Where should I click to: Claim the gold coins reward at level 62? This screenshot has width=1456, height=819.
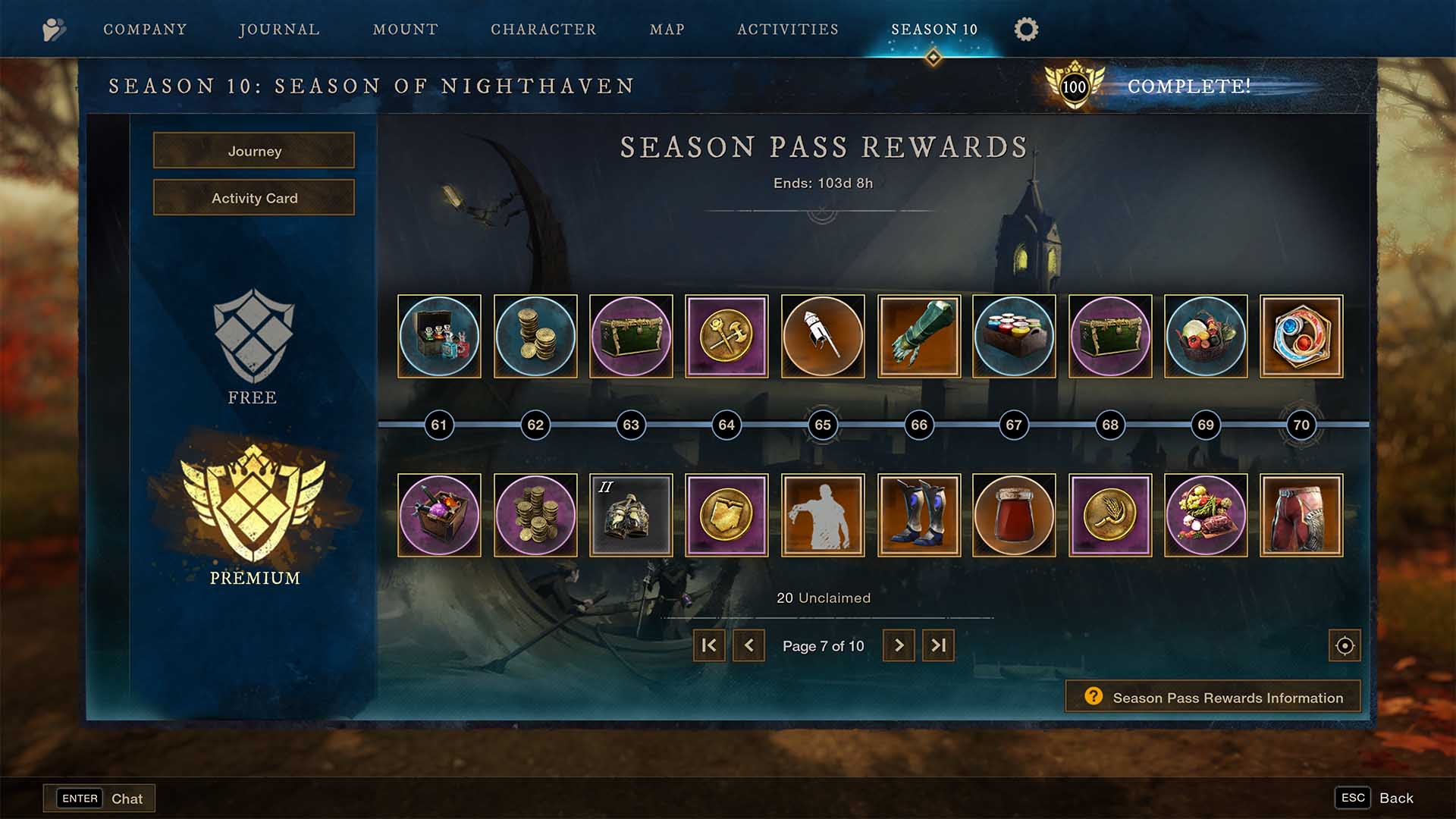pyautogui.click(x=535, y=336)
